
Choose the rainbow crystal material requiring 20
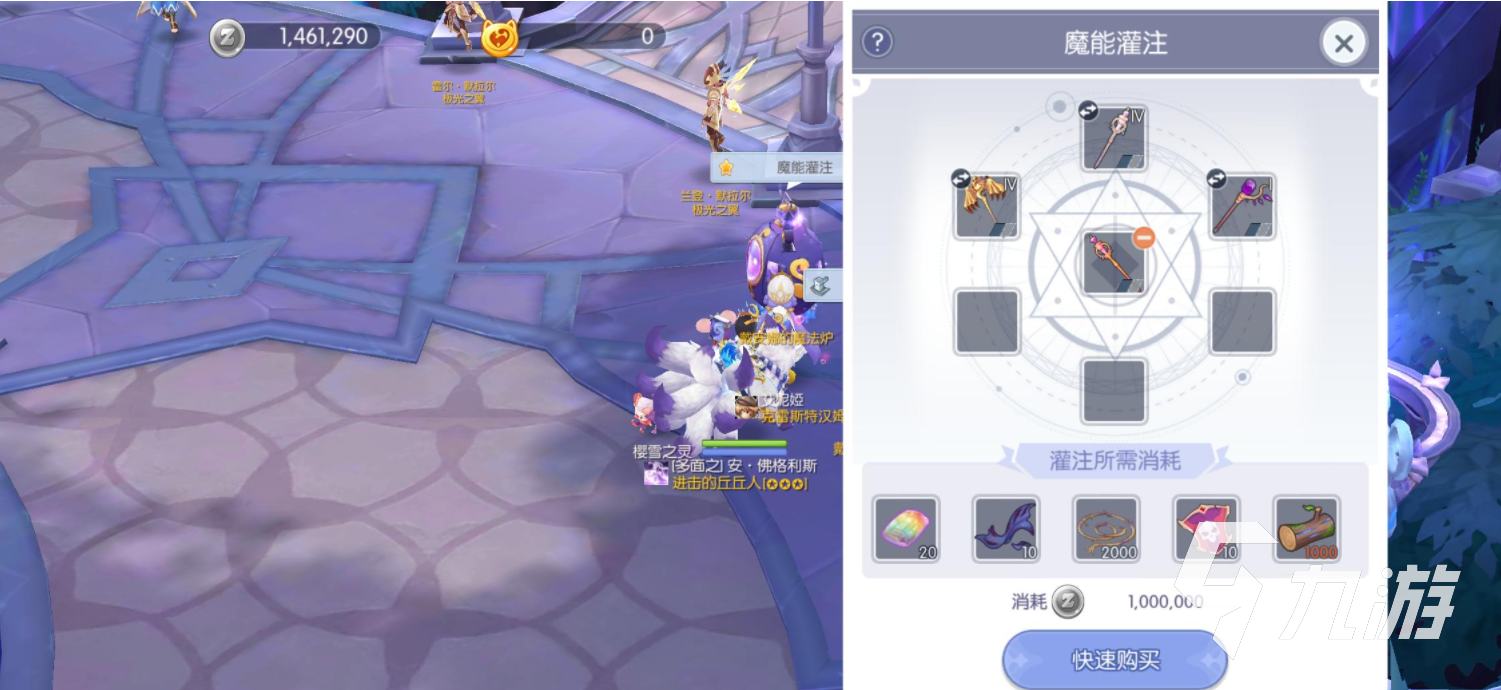[905, 529]
